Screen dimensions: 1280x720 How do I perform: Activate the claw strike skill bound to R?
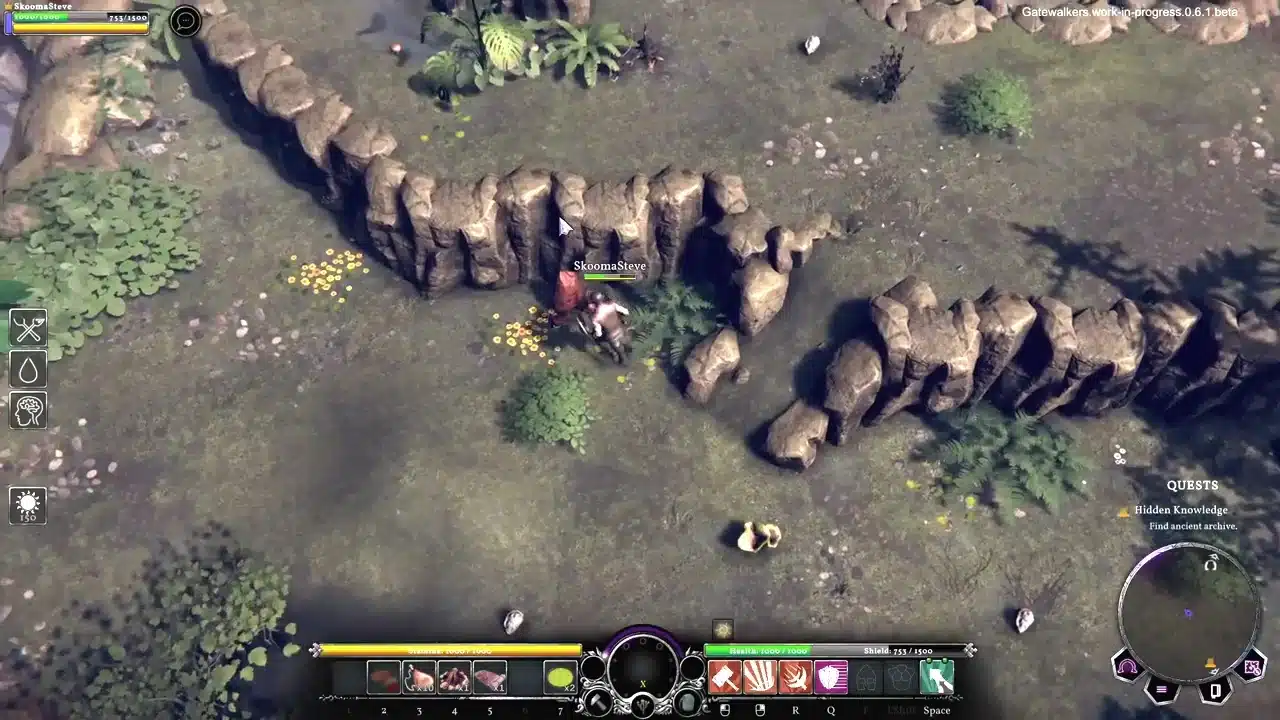793,677
